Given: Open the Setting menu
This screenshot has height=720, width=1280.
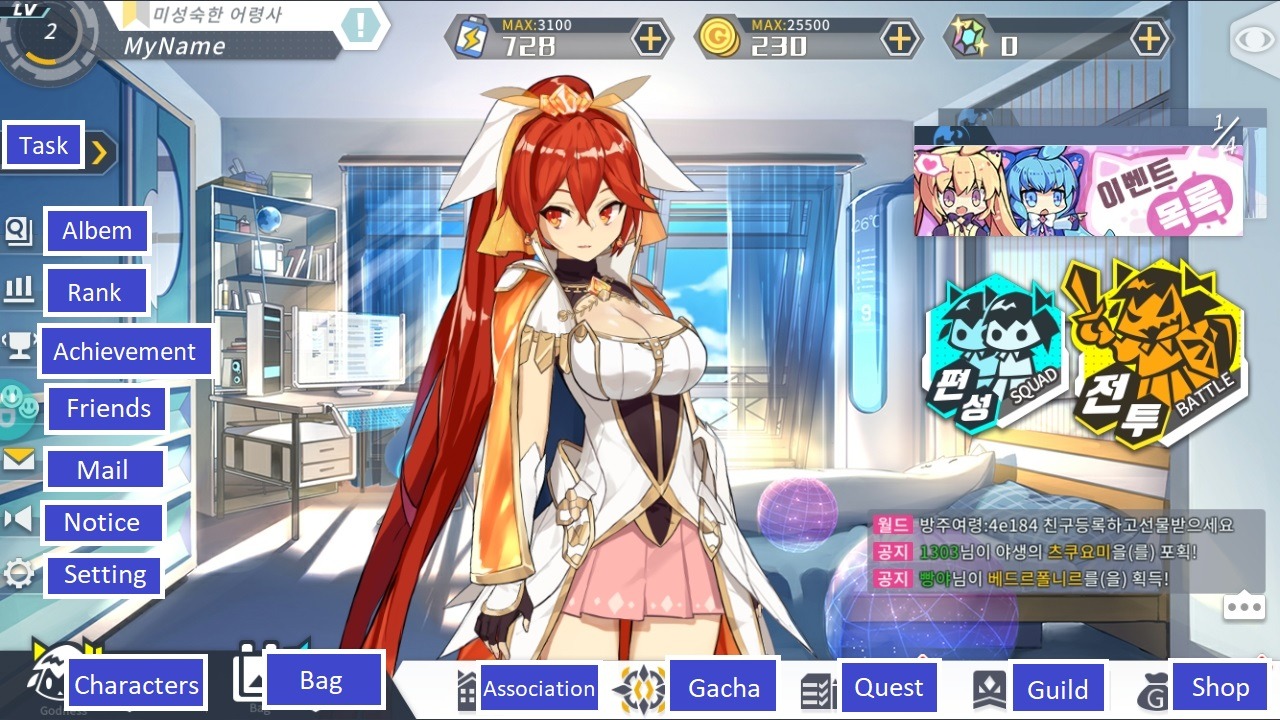Looking at the screenshot, I should pos(104,575).
